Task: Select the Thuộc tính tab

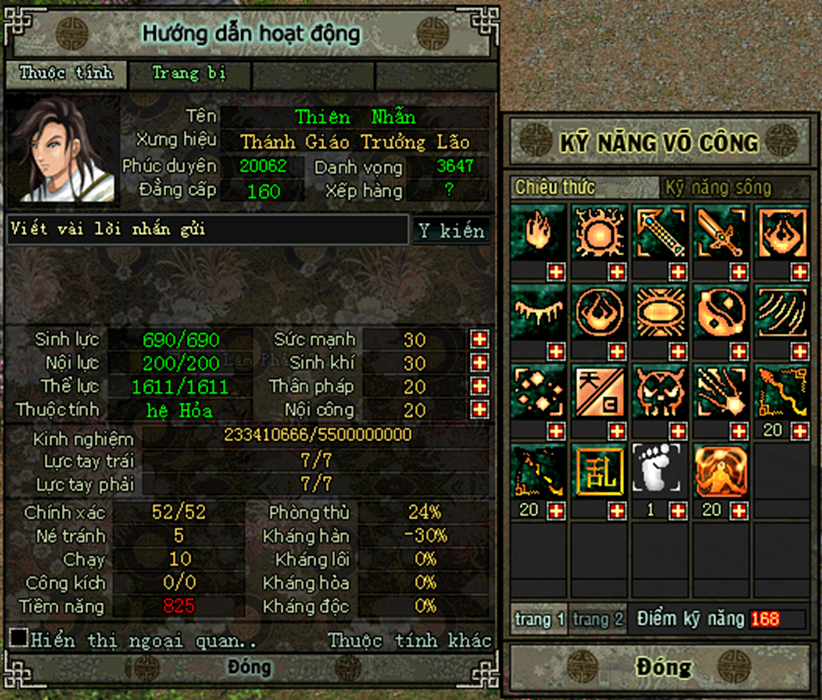Action: pos(65,73)
